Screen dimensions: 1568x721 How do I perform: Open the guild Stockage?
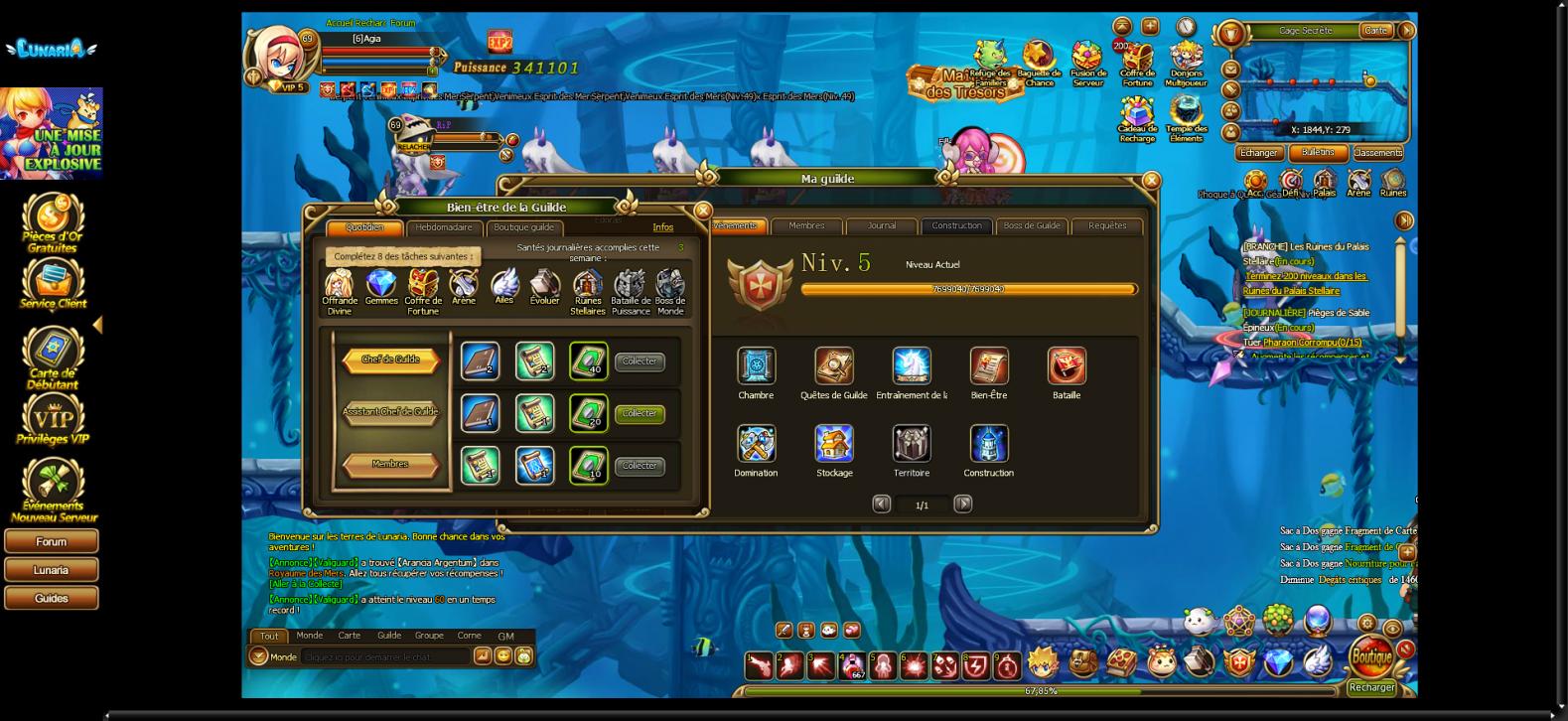click(834, 444)
